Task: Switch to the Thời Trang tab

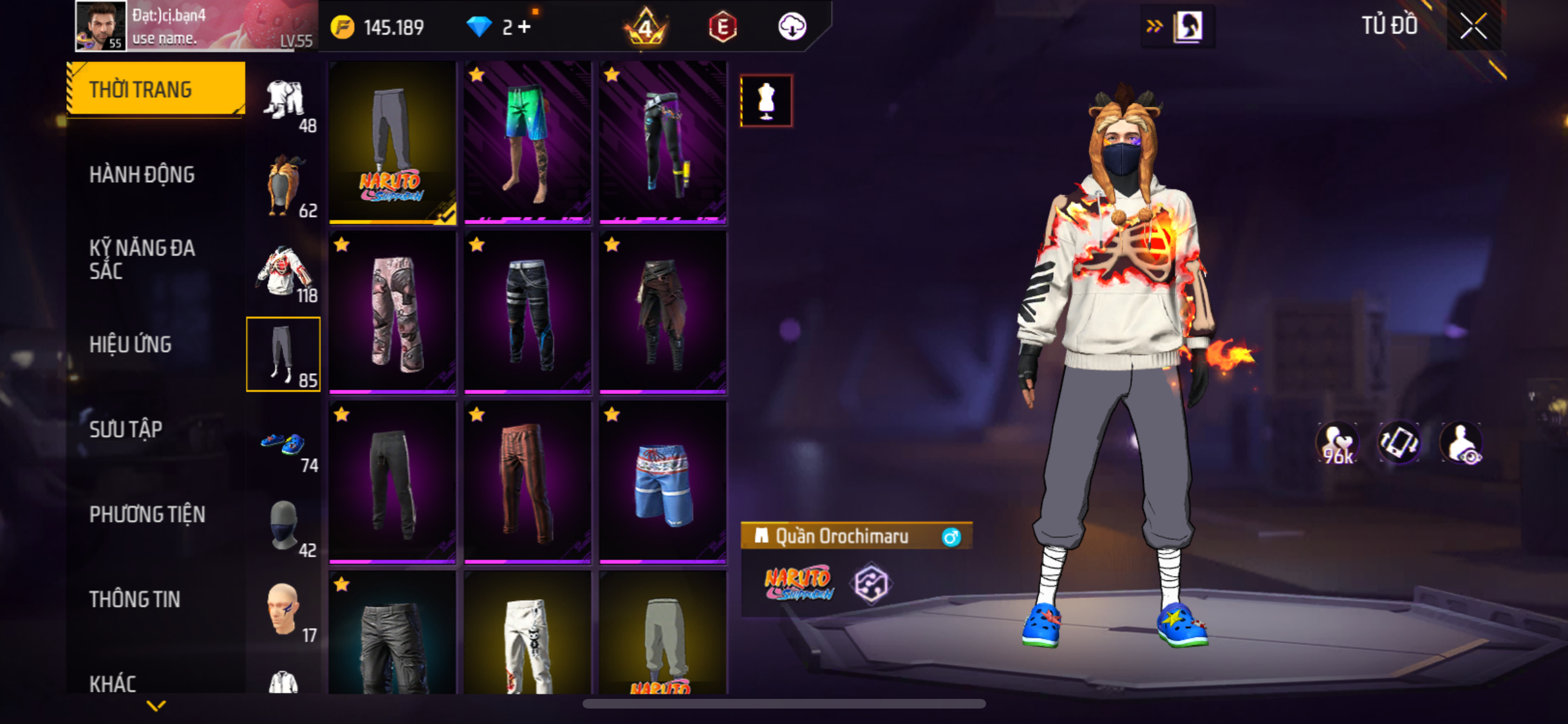Action: [156, 89]
